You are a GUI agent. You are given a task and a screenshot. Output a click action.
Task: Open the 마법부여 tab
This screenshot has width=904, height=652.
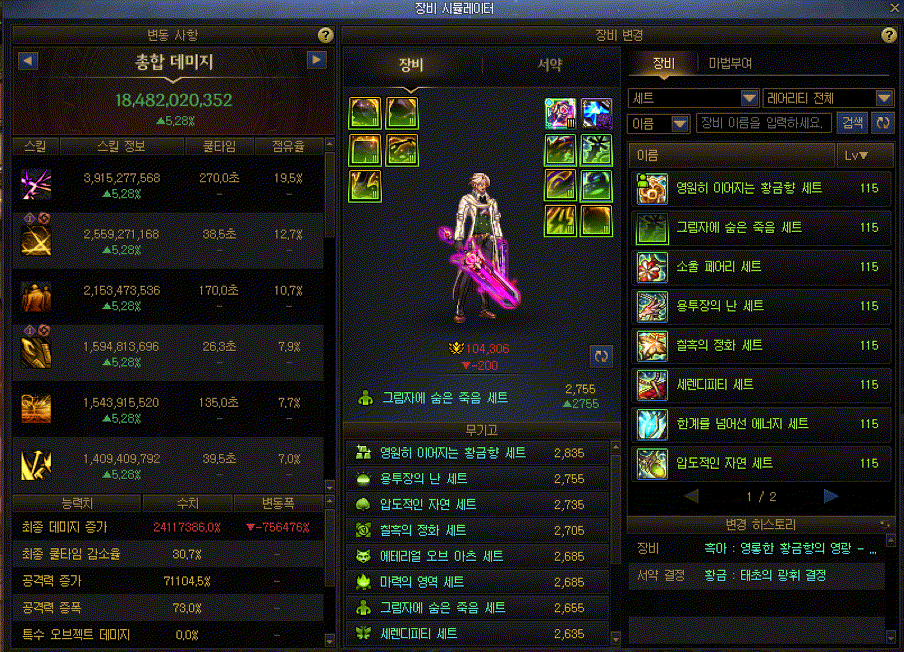pyautogui.click(x=730, y=63)
